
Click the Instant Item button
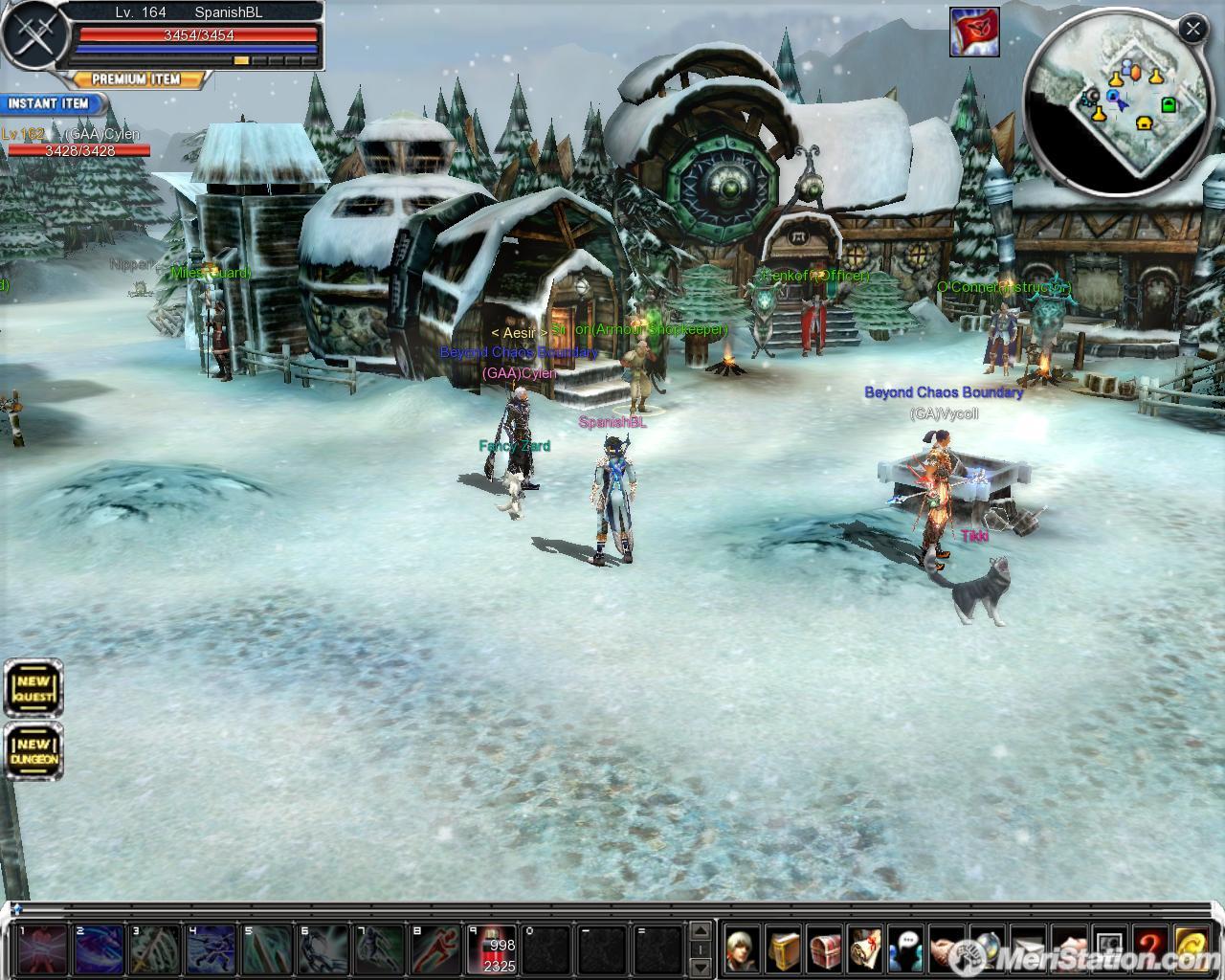point(49,103)
